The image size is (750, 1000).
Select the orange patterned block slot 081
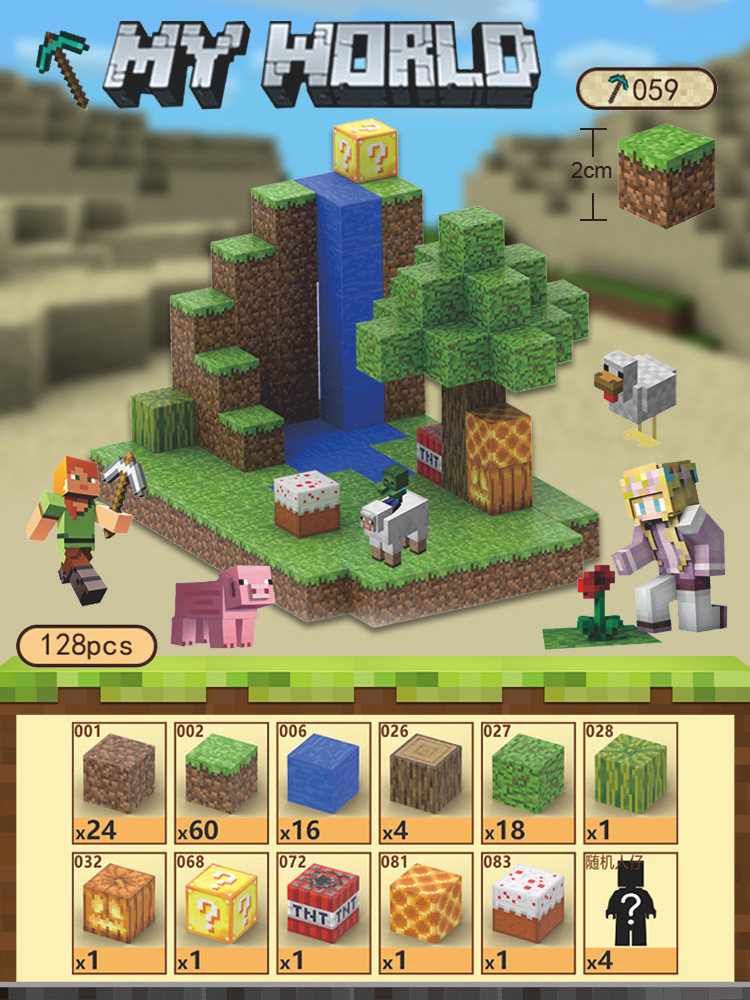[x=426, y=911]
